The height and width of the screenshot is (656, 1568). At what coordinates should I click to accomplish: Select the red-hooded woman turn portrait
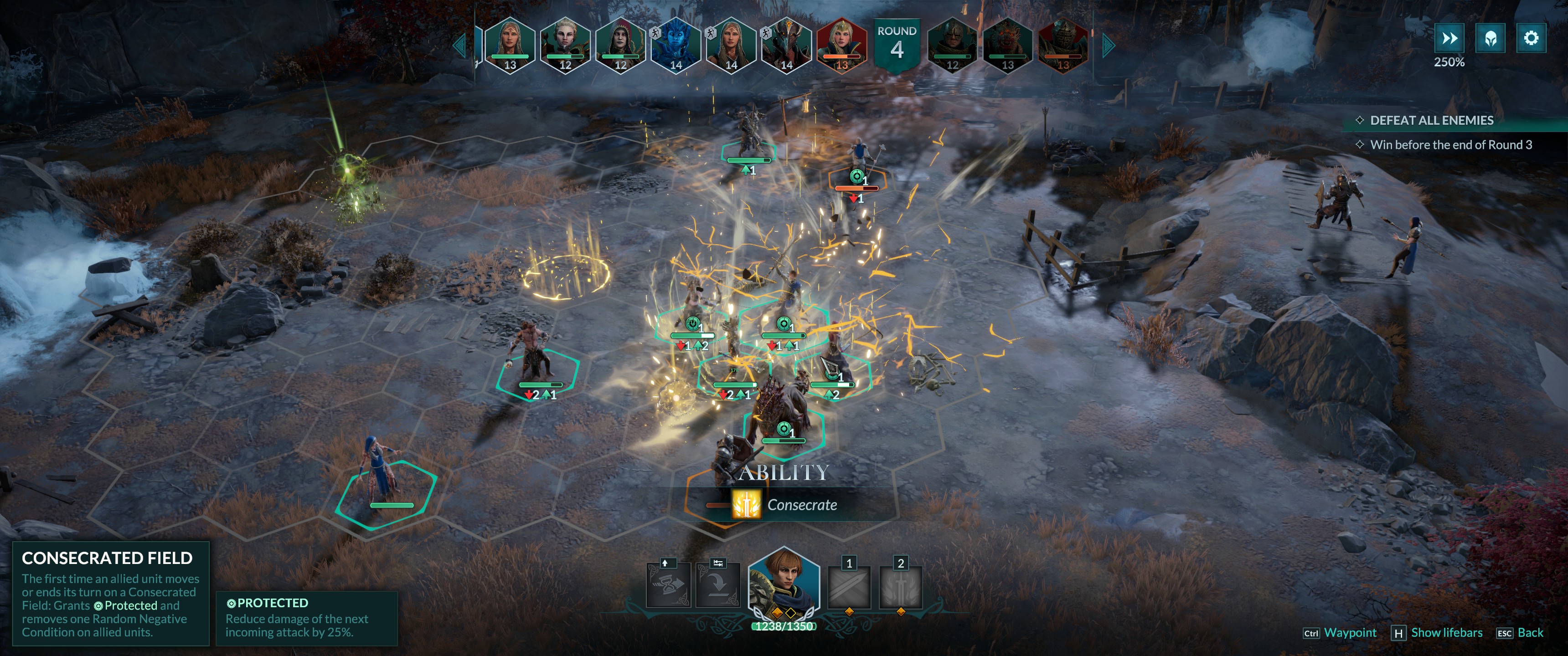click(x=620, y=44)
